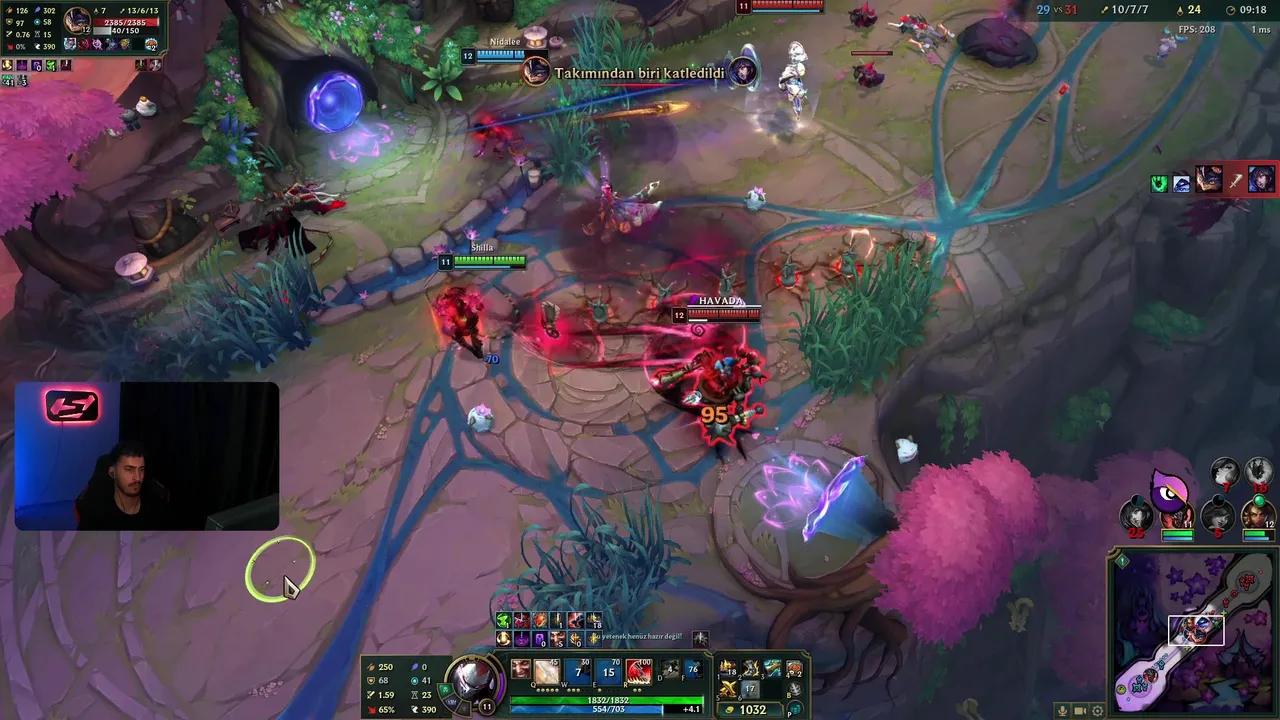This screenshot has height=720, width=1280.
Task: Click the E ability icon showing 15
Action: click(x=607, y=672)
